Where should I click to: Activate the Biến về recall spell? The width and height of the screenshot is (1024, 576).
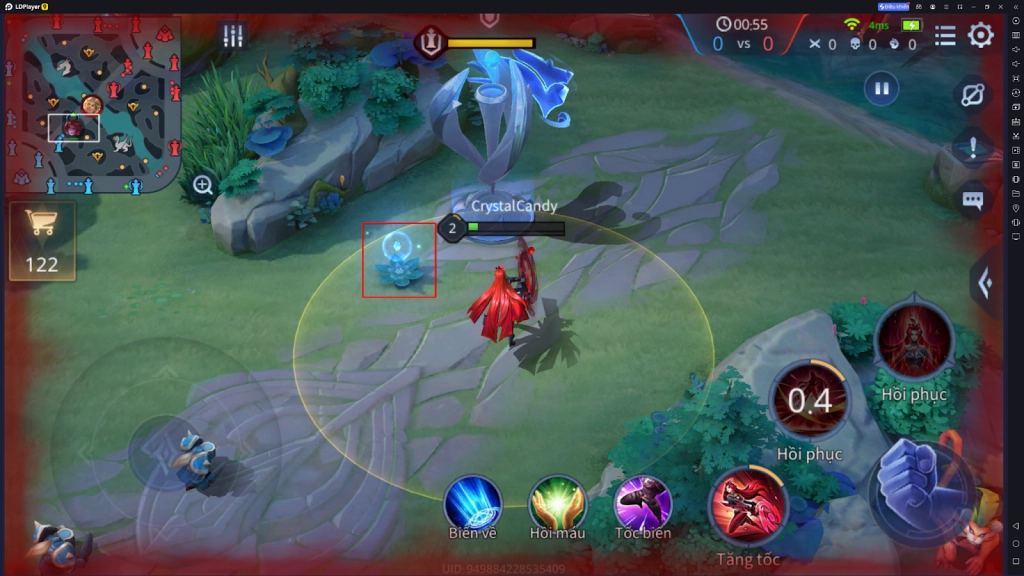(x=473, y=502)
